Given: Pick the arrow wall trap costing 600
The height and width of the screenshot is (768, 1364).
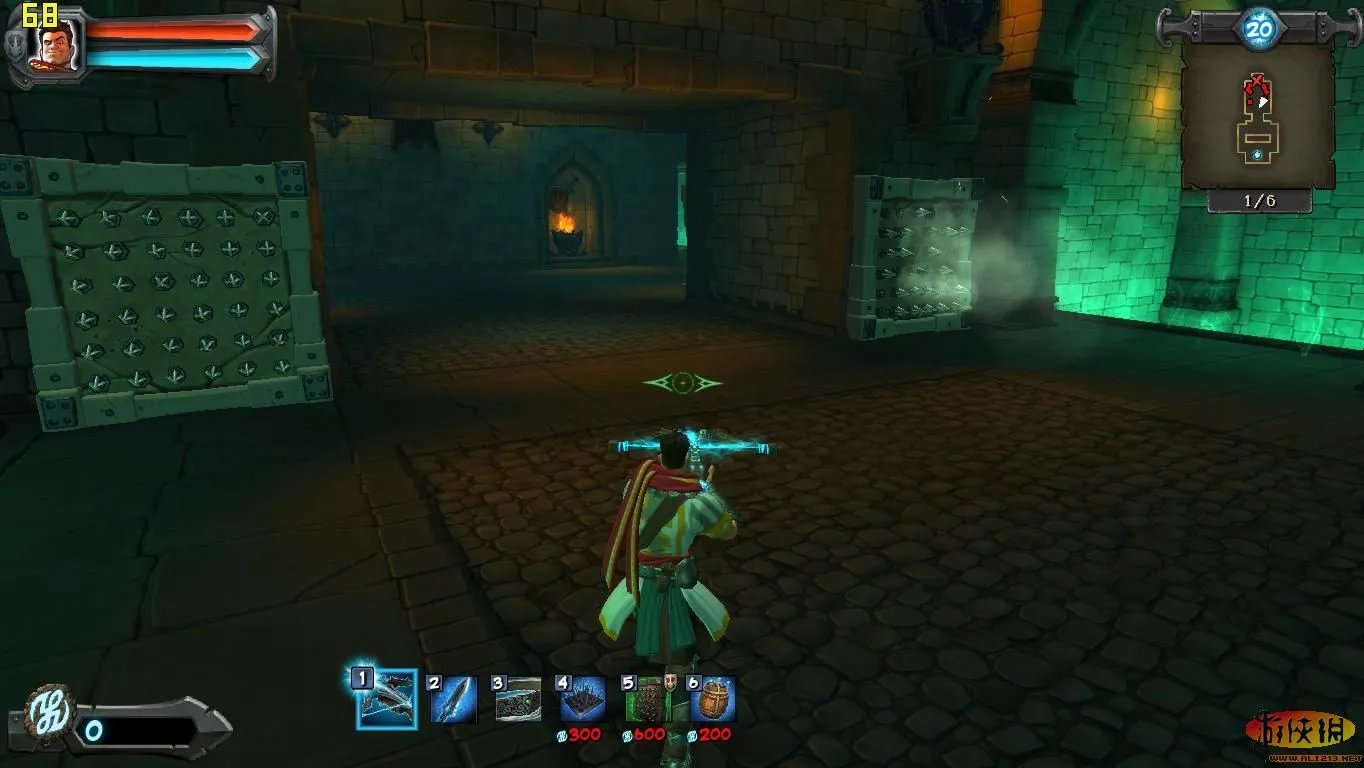Looking at the screenshot, I should pyautogui.click(x=647, y=699).
